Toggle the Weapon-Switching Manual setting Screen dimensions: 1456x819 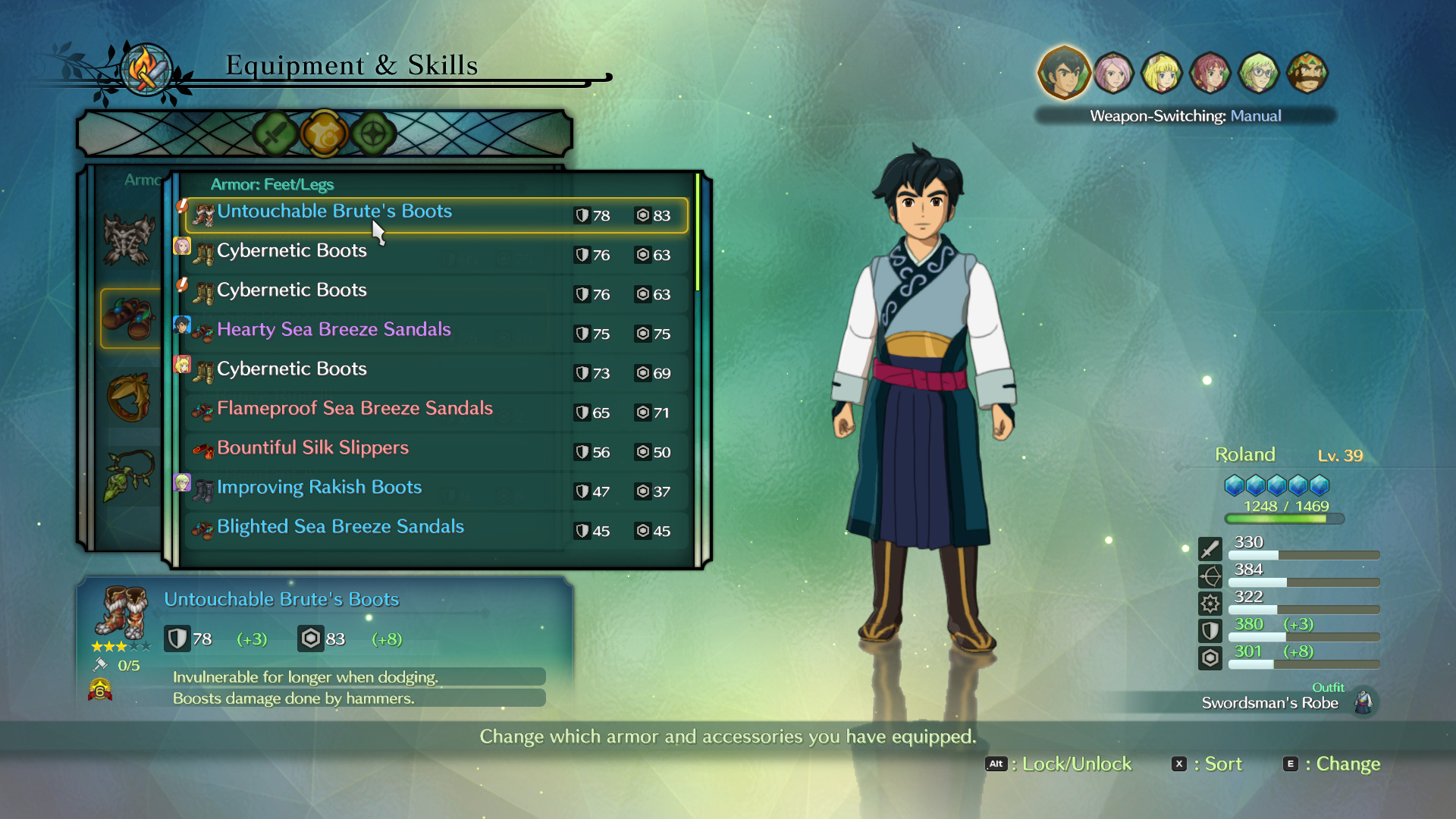(1185, 116)
